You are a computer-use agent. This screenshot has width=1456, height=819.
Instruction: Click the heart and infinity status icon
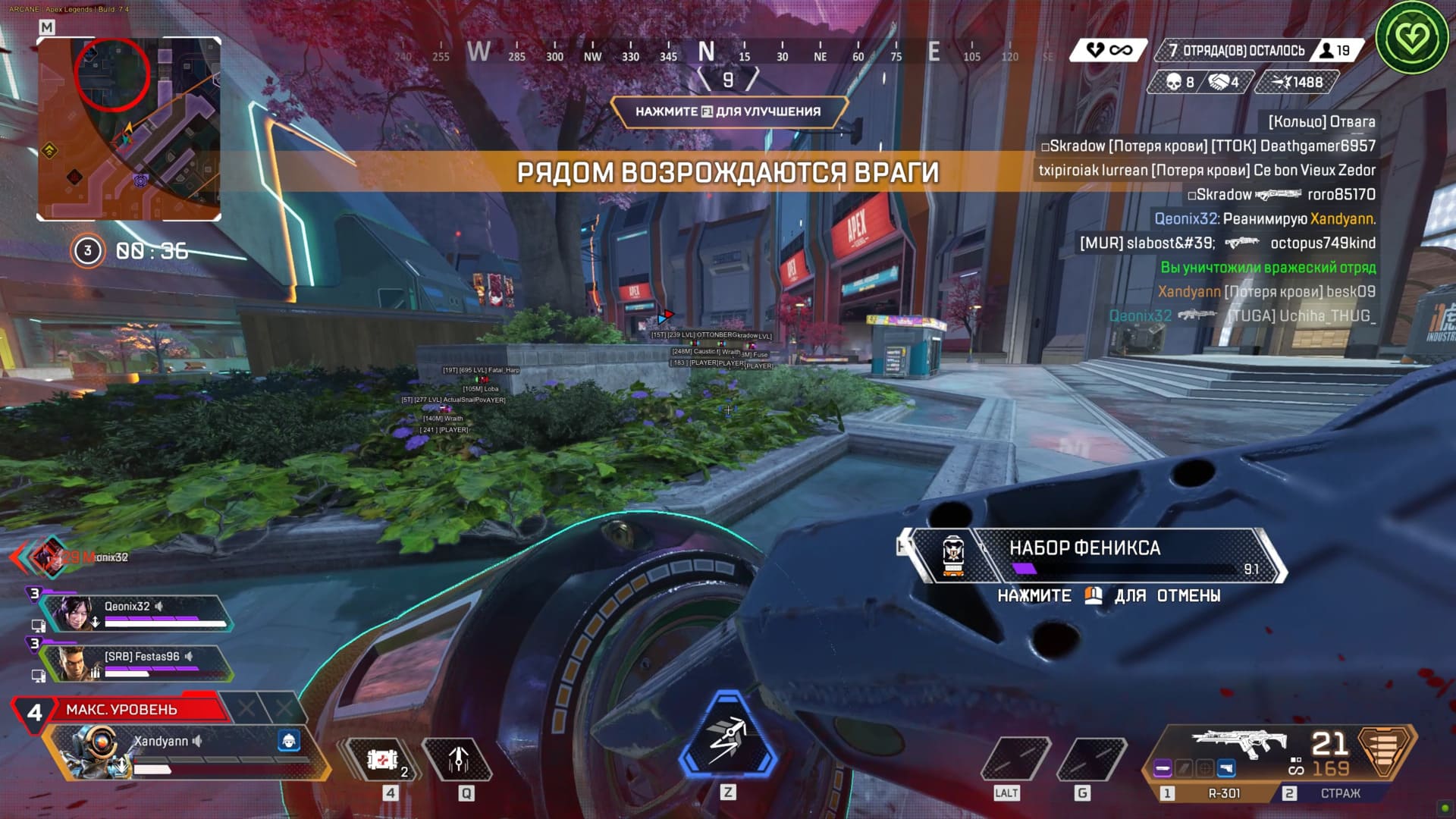click(1104, 49)
